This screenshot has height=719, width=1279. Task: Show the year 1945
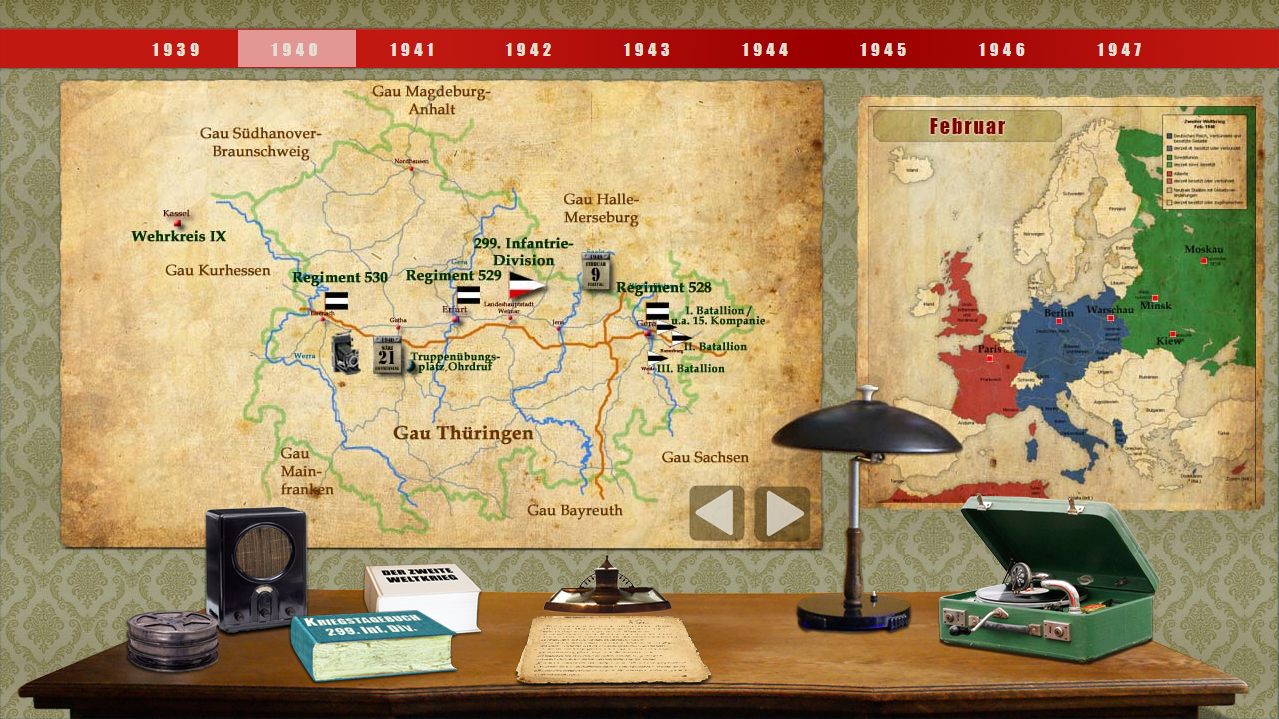tap(884, 49)
